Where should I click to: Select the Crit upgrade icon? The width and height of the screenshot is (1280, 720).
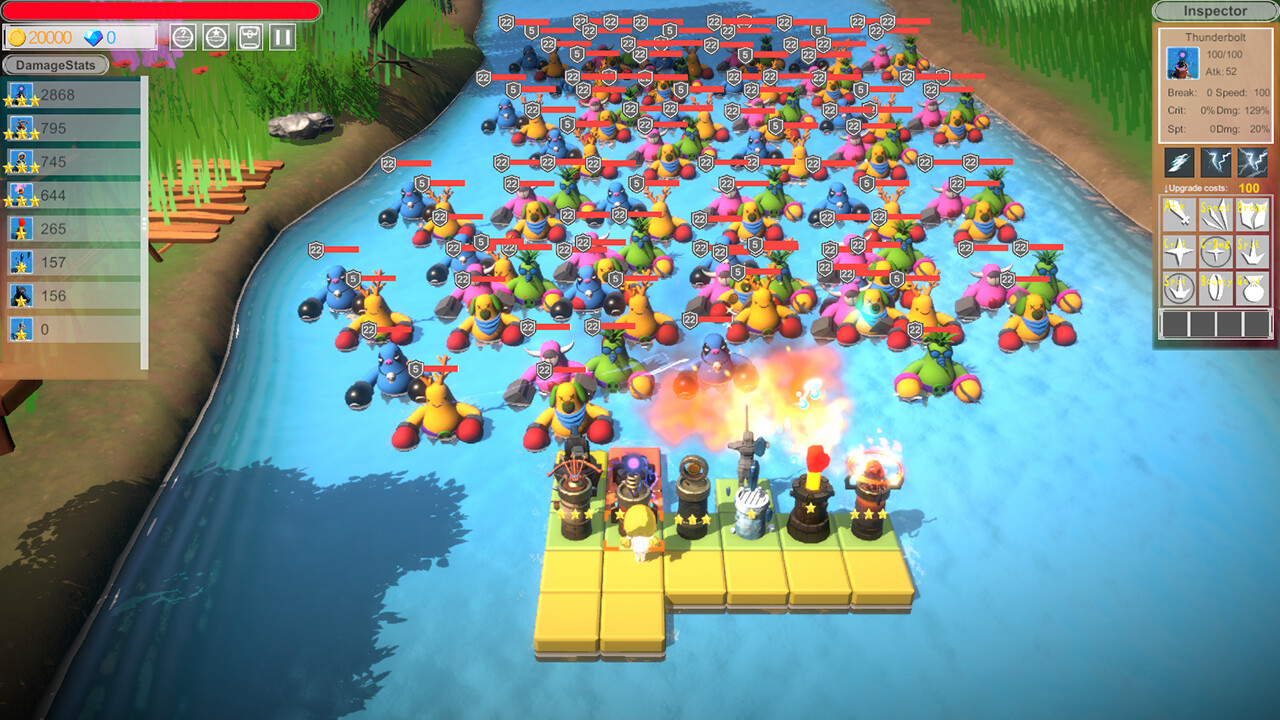(1178, 251)
